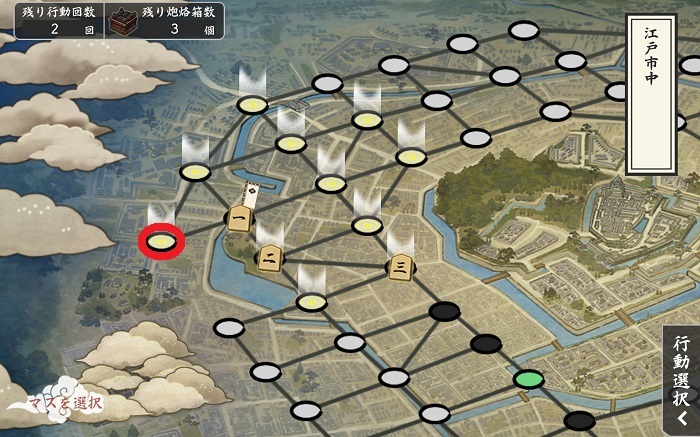The image size is (700, 437).
Task: Pick the shogi piece marked 三
Action: (x=399, y=266)
